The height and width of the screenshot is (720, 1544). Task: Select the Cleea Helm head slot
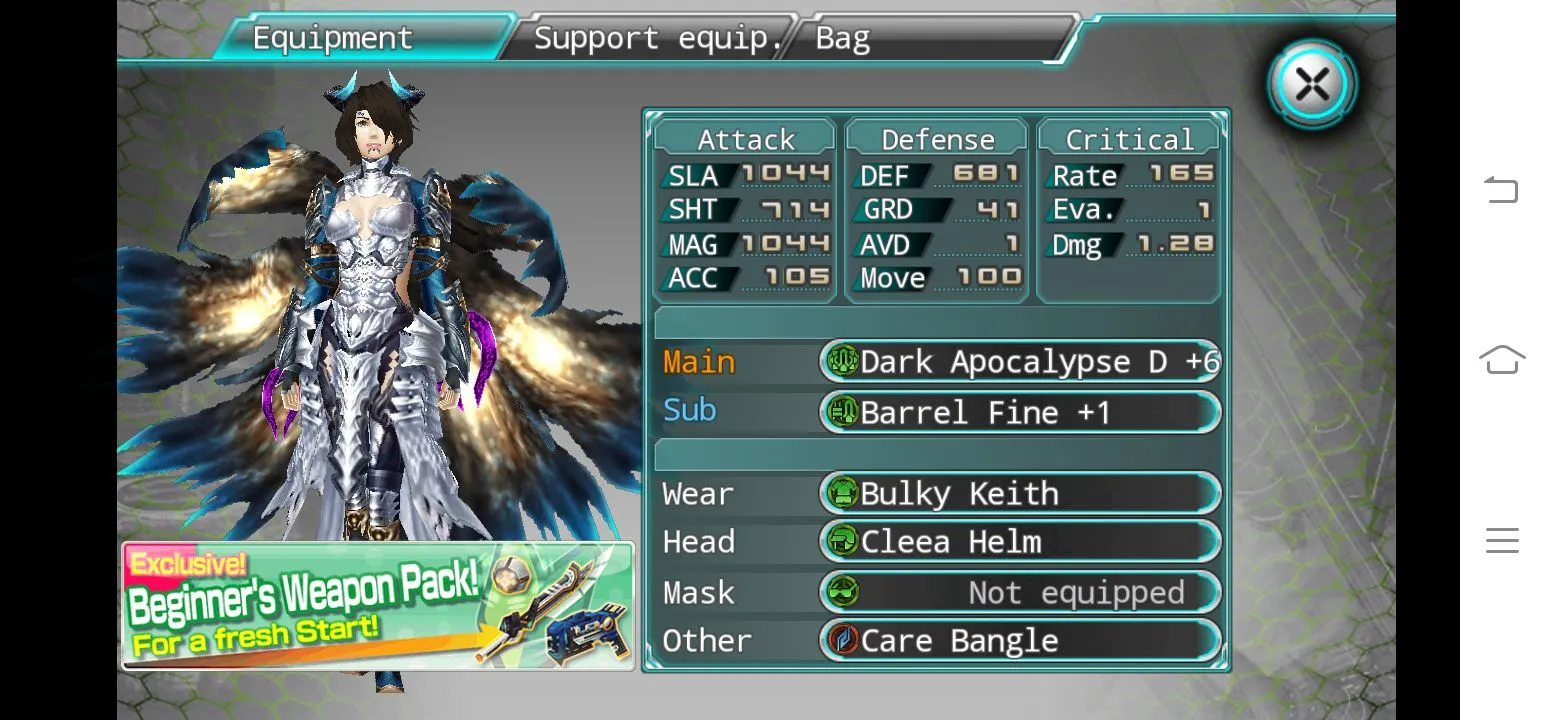click(1020, 542)
